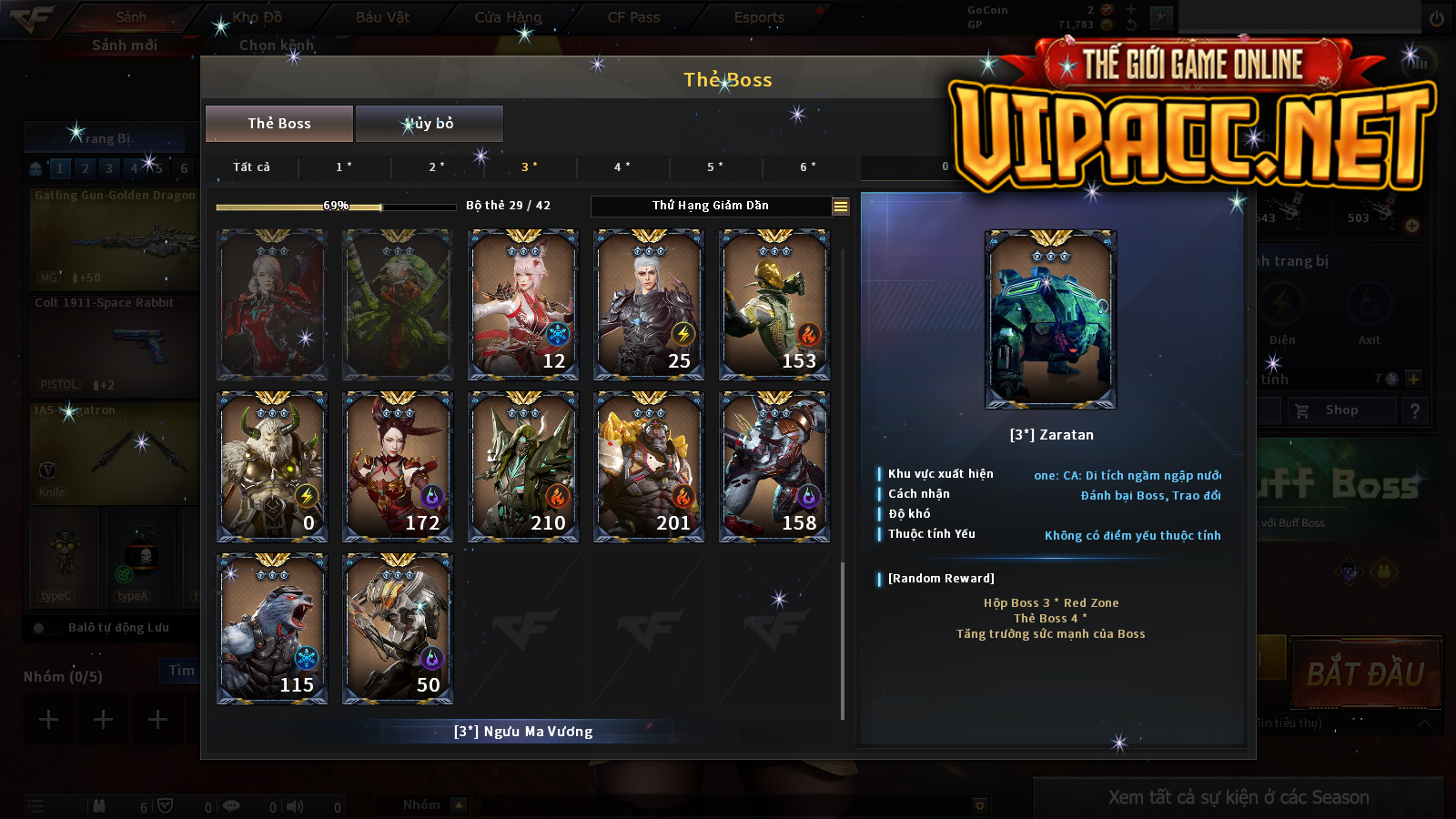Open the CF Pass menu

pos(633,17)
